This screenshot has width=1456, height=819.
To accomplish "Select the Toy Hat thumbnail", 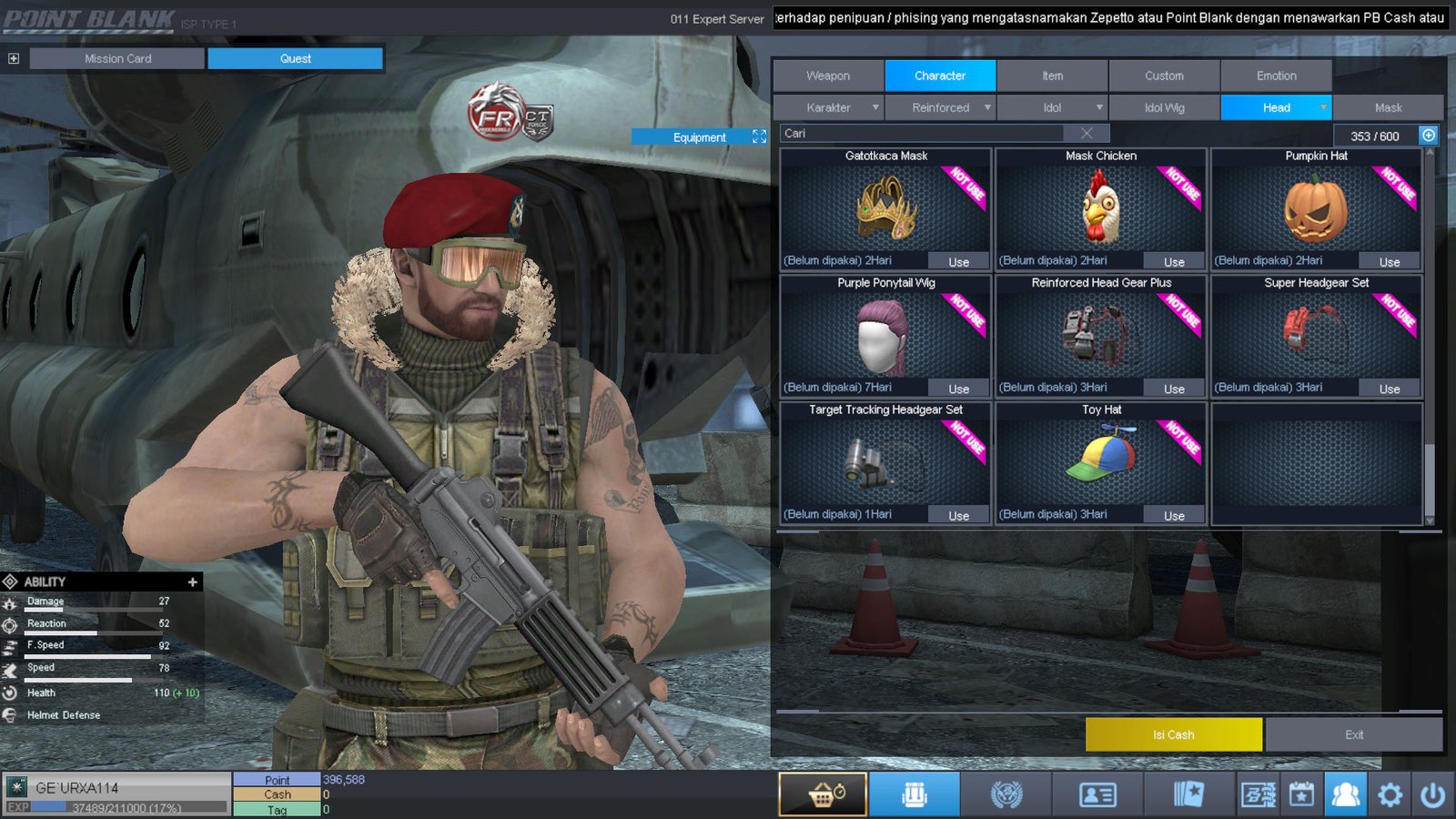I will click(1101, 460).
